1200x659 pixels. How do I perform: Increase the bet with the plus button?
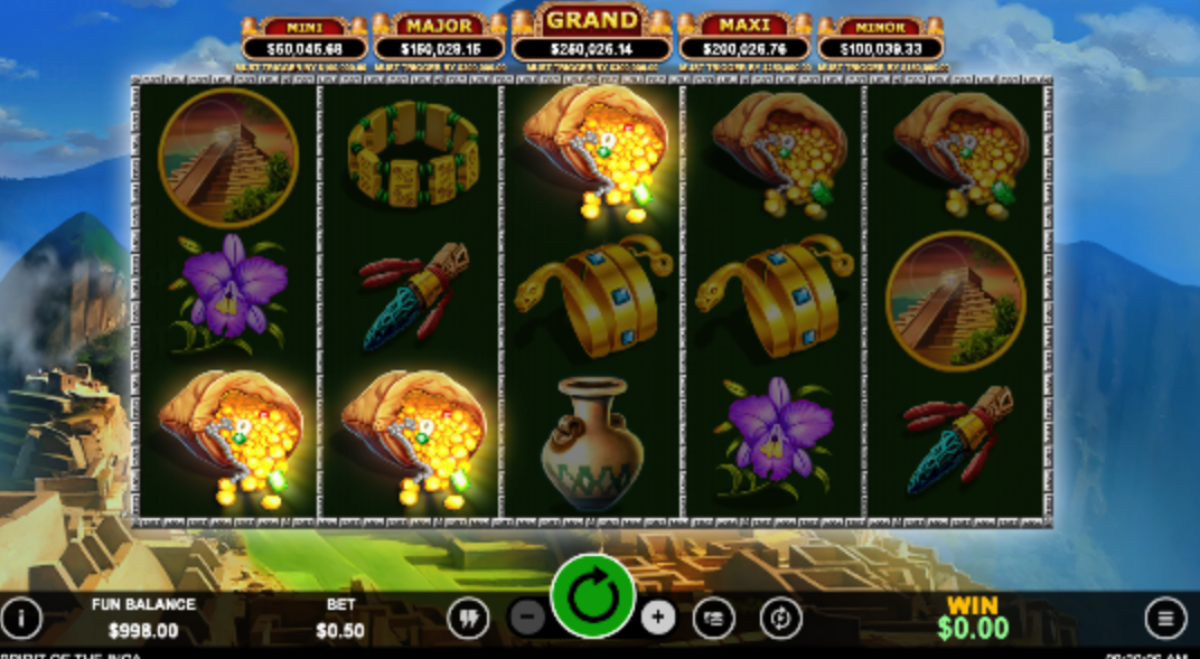[657, 618]
